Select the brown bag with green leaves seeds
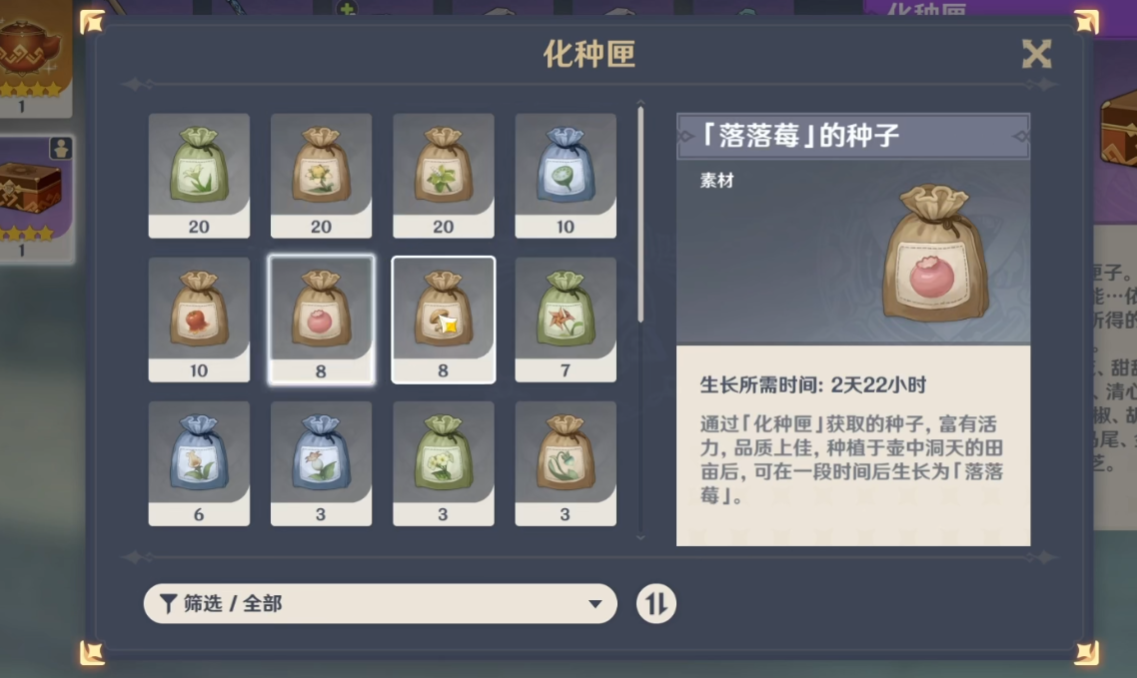The image size is (1137, 678). click(443, 175)
